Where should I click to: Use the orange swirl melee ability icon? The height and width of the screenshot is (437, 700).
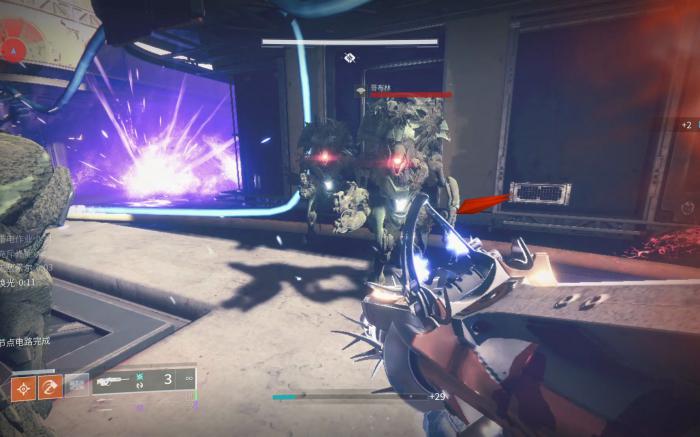coord(50,387)
